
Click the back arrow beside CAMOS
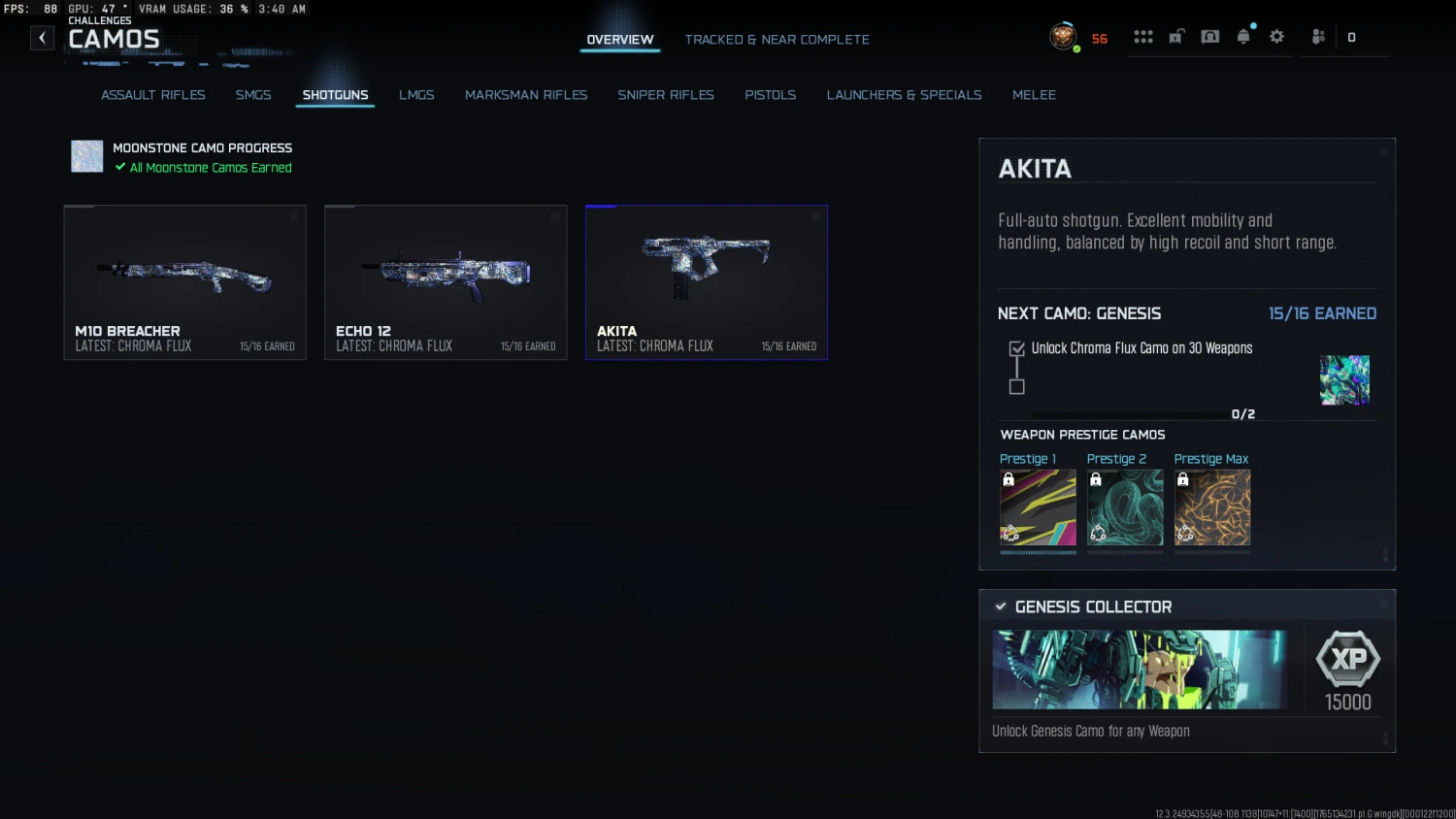[x=42, y=37]
